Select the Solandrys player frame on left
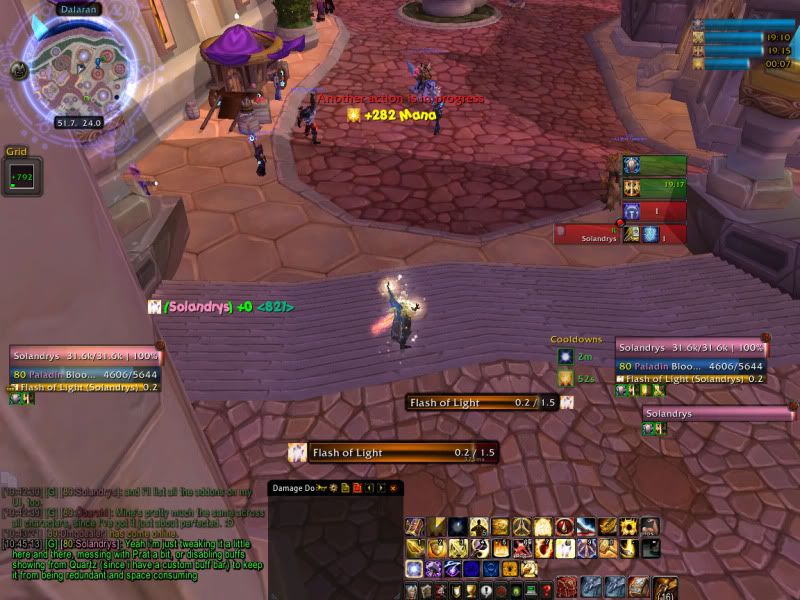 85,356
